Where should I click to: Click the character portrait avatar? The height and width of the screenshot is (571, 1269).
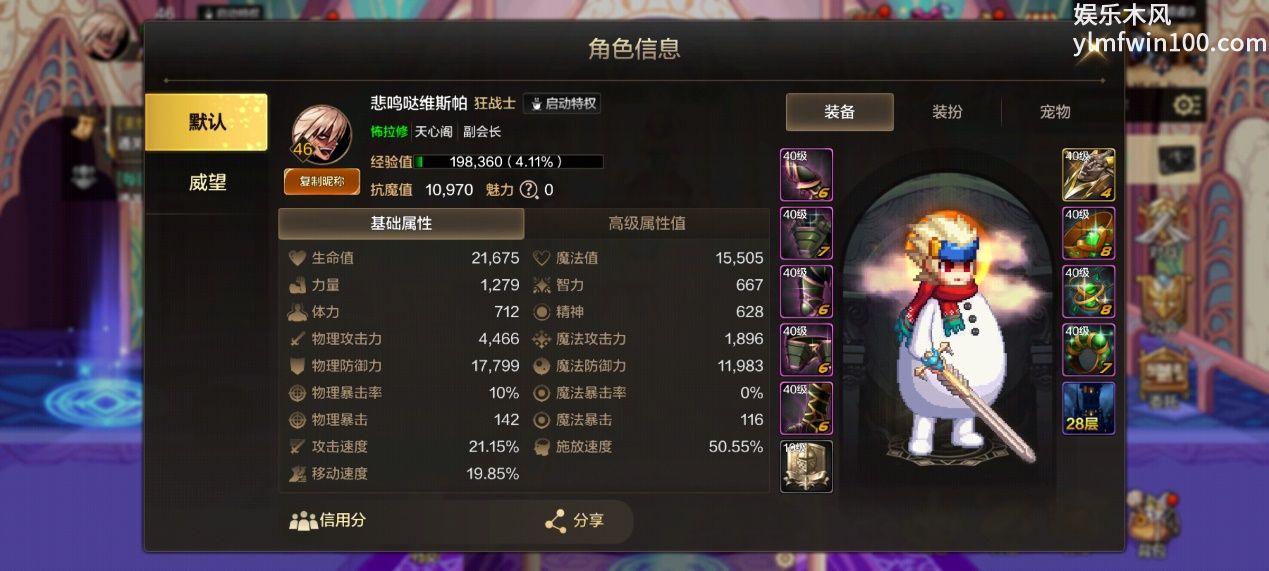[321, 134]
